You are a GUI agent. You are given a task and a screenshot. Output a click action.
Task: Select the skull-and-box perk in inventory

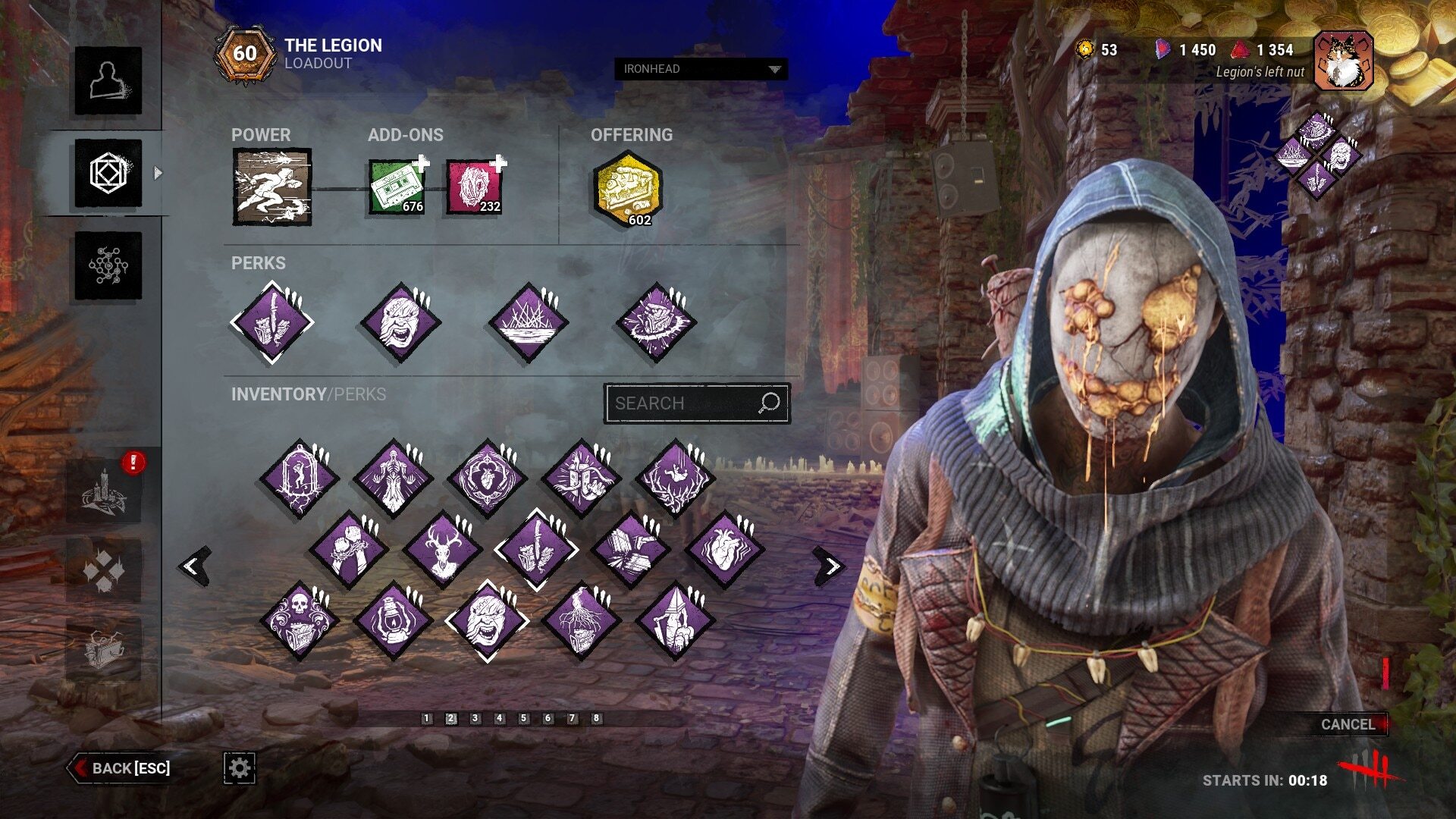point(299,621)
